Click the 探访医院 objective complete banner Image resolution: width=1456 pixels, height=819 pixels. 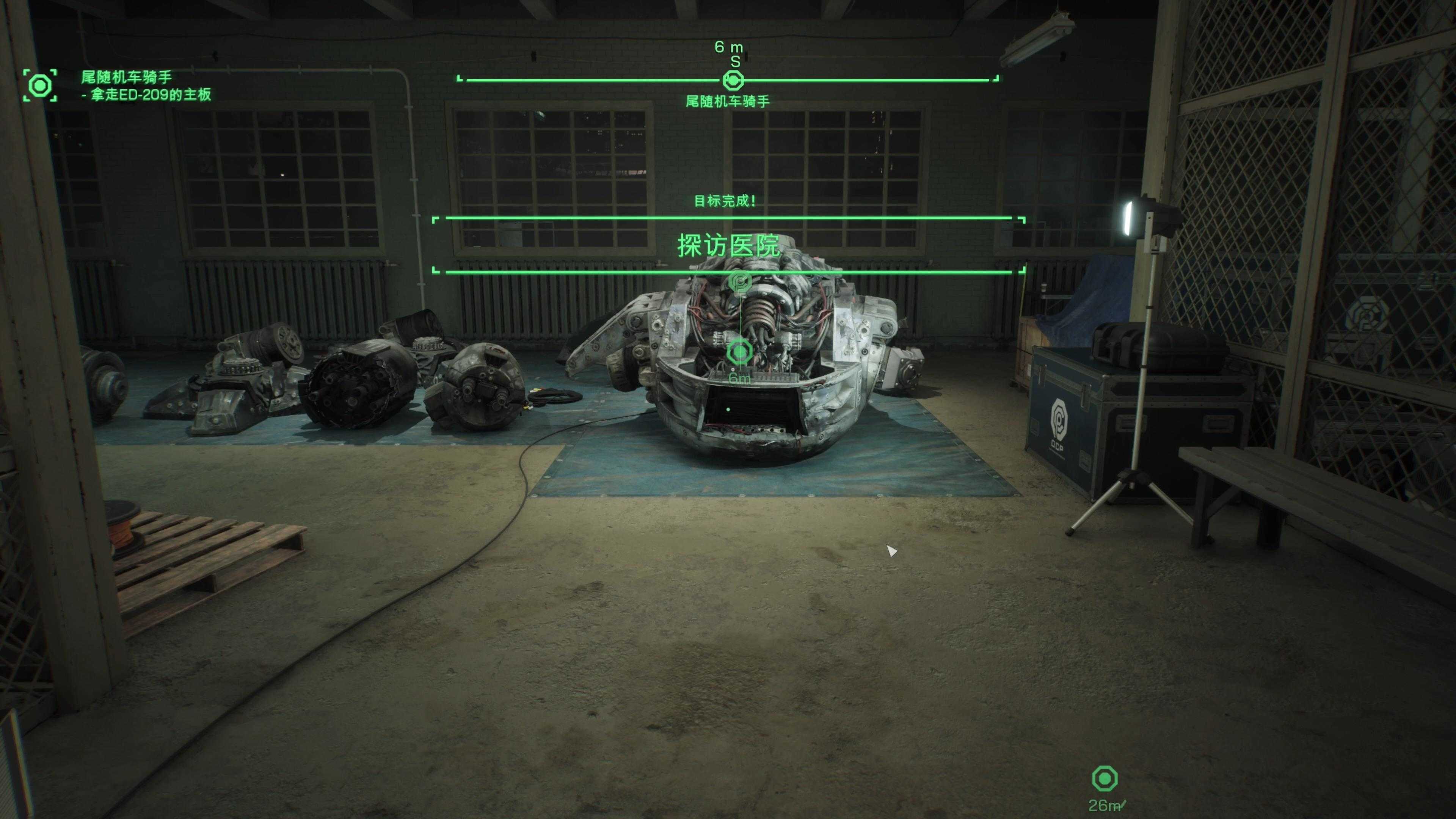[728, 245]
